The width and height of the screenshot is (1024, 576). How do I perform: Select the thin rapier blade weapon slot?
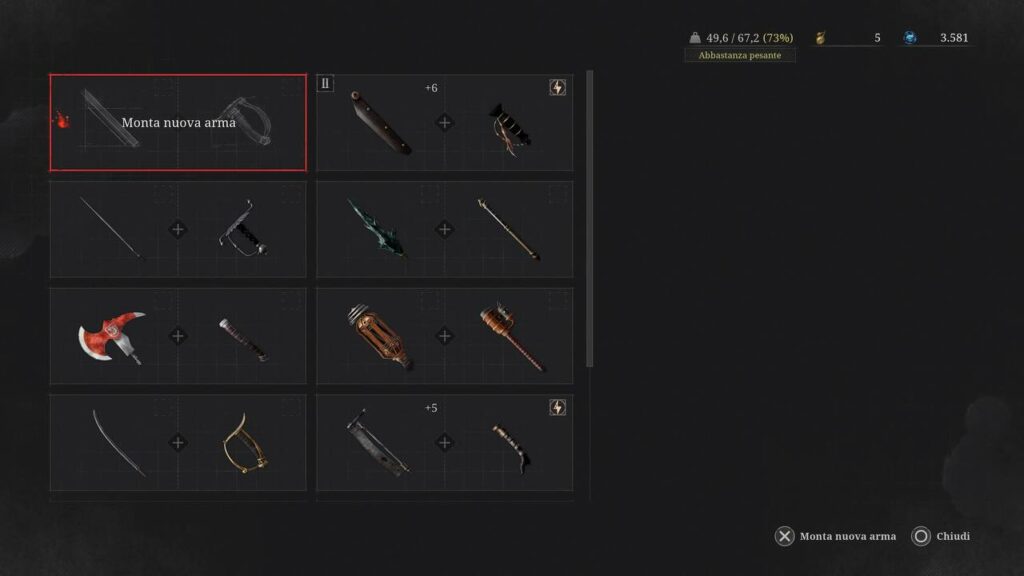(178, 229)
